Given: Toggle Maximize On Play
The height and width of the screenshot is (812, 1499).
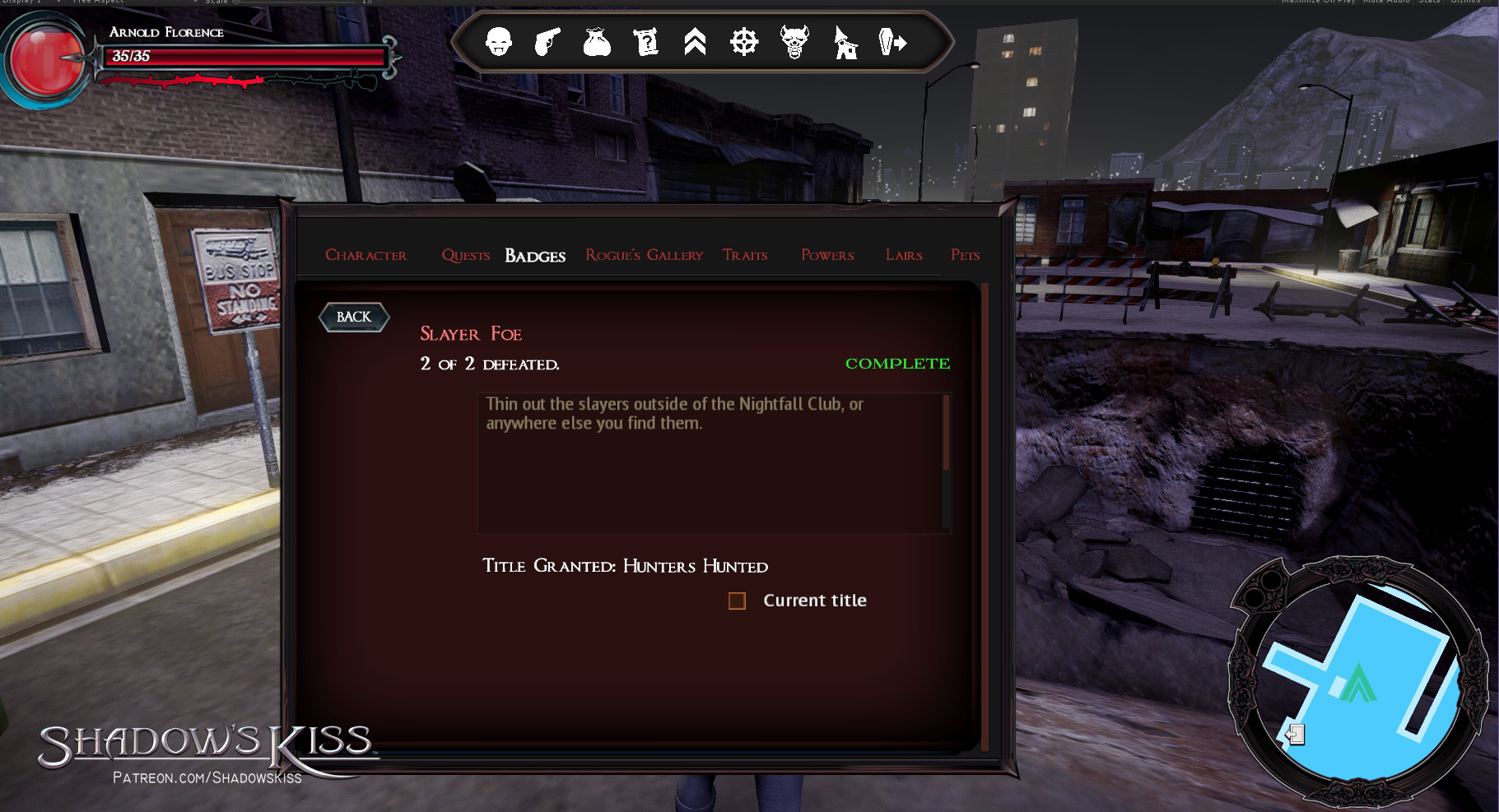Looking at the screenshot, I should pyautogui.click(x=1318, y=2).
